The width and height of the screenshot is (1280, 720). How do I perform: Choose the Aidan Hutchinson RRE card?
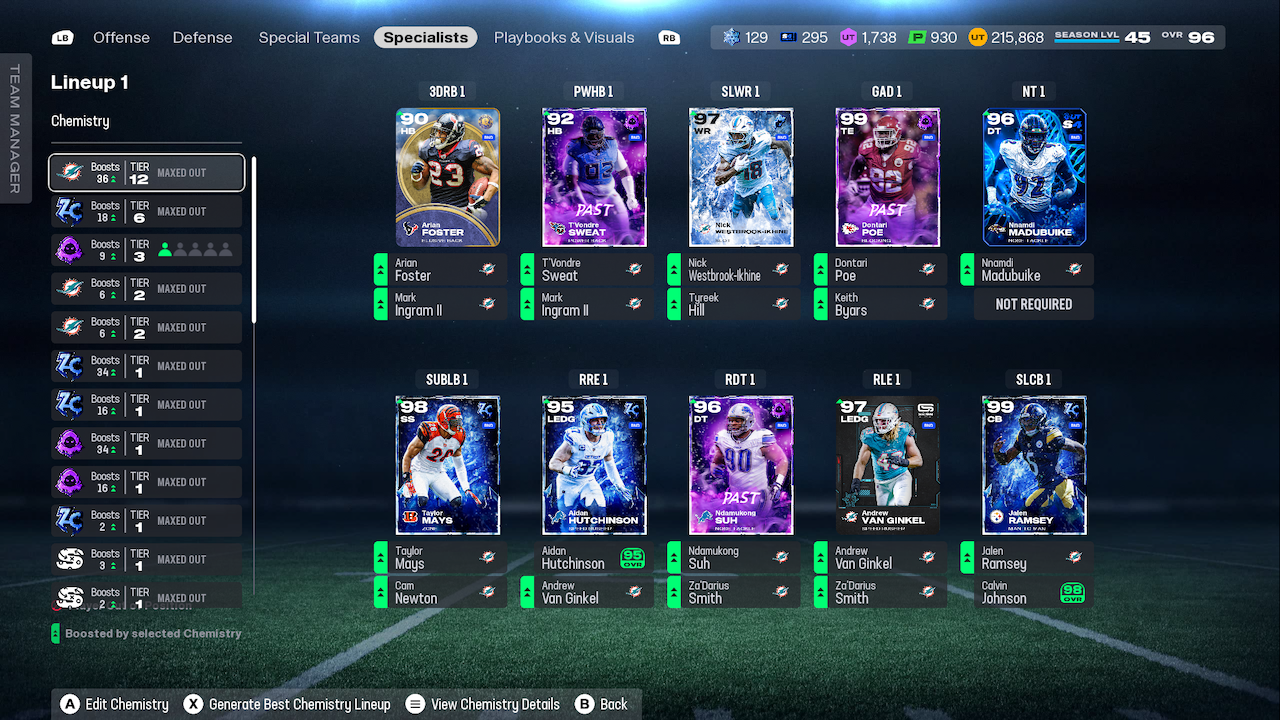pyautogui.click(x=594, y=465)
